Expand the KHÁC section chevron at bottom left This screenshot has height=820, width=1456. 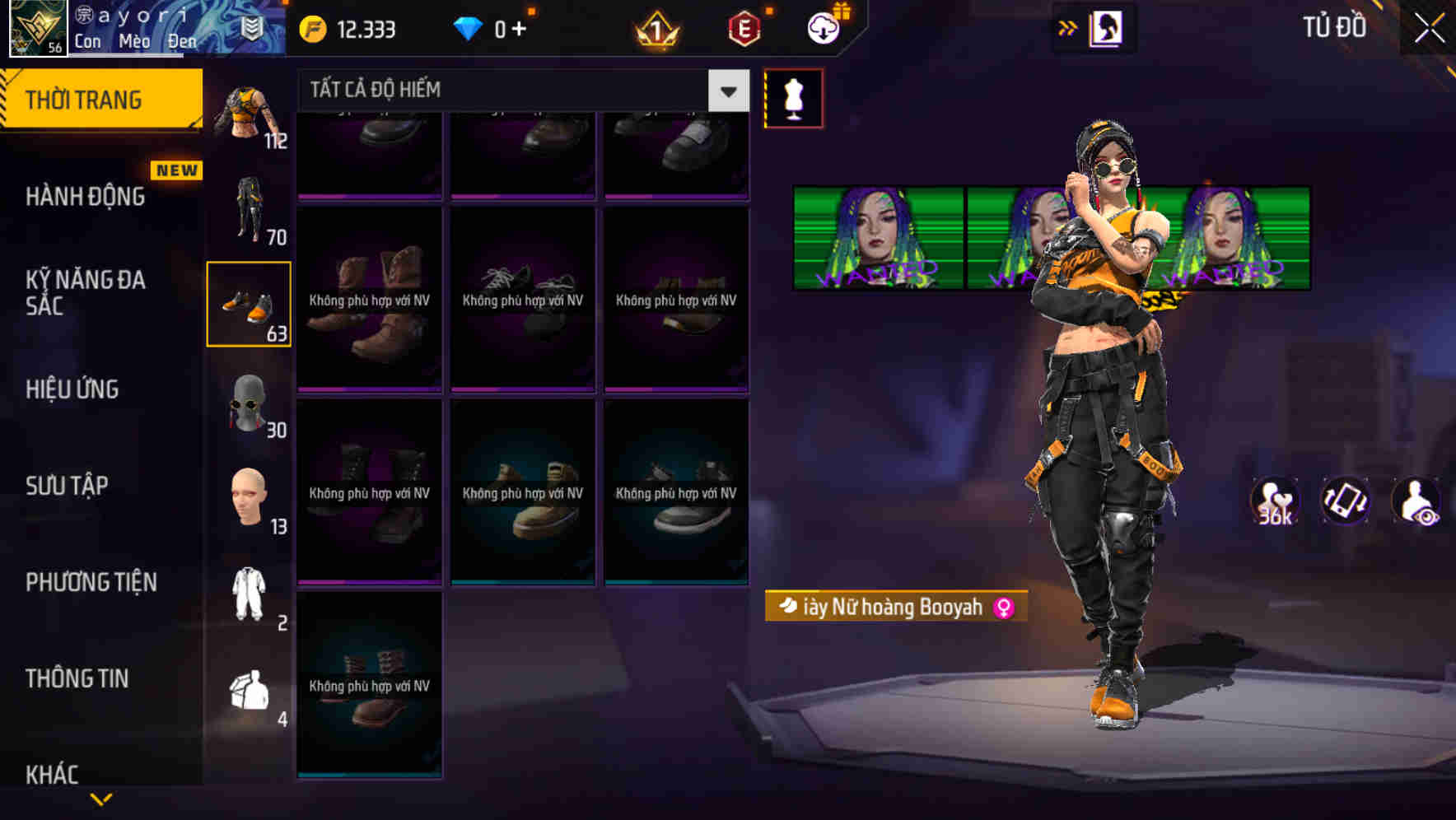tap(102, 798)
